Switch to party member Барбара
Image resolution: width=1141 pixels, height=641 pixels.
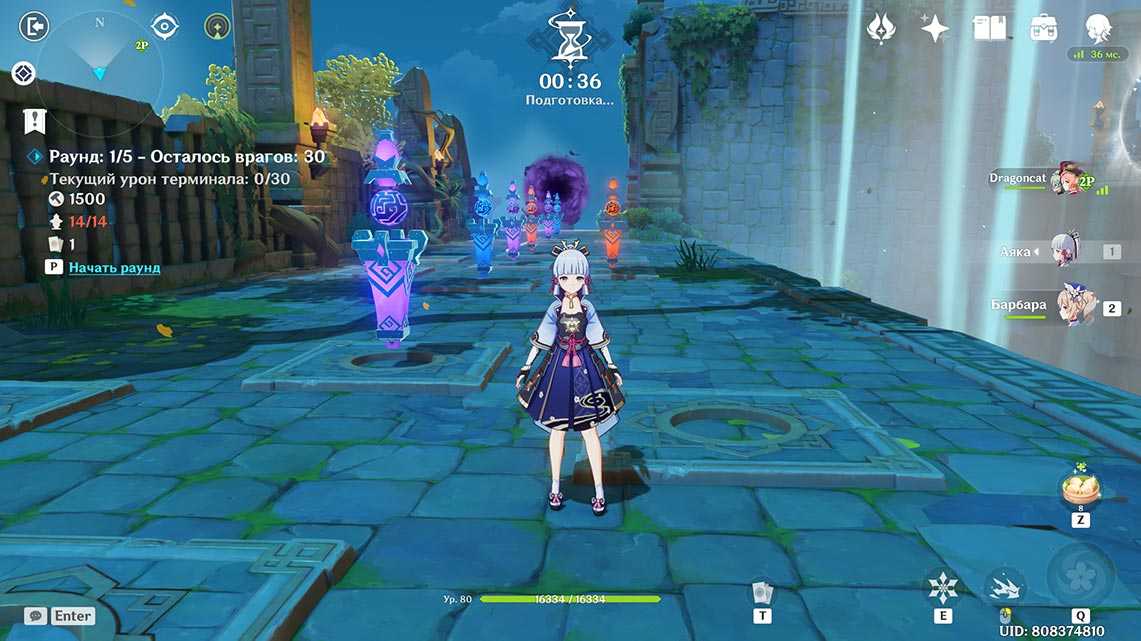1074,308
